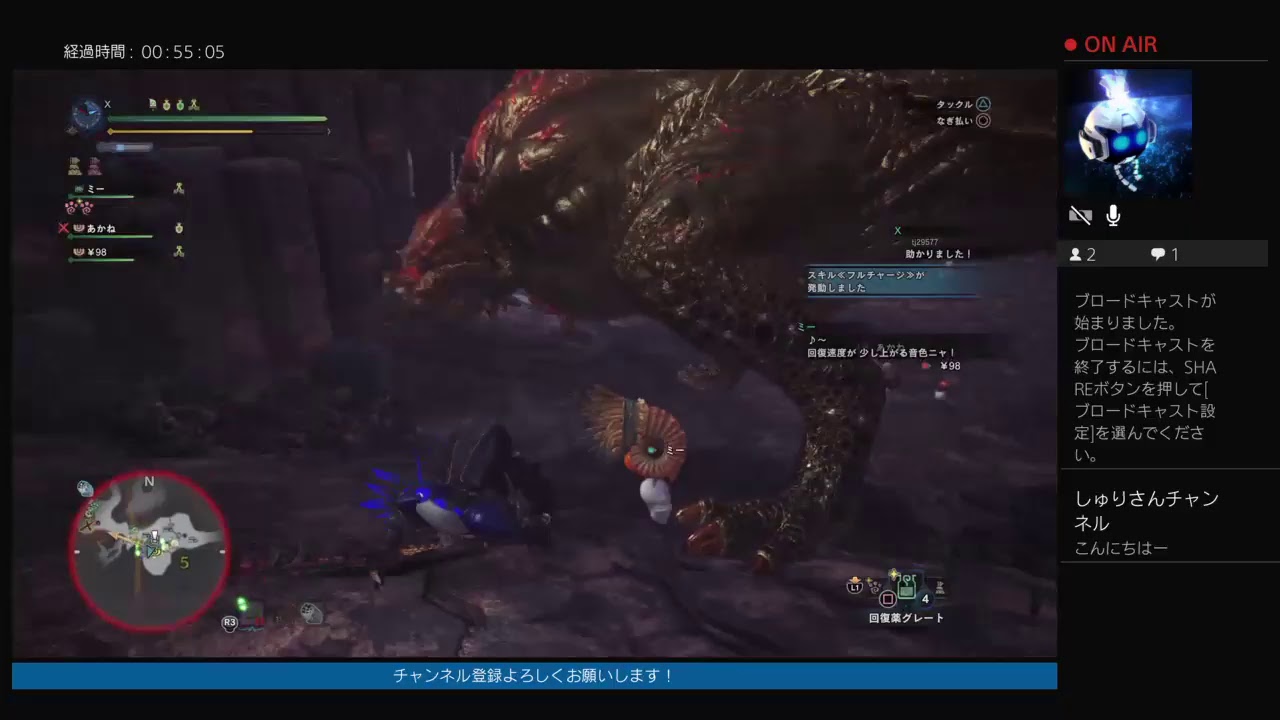Click the L1 button prompt icon
The width and height of the screenshot is (1280, 720).
click(854, 585)
